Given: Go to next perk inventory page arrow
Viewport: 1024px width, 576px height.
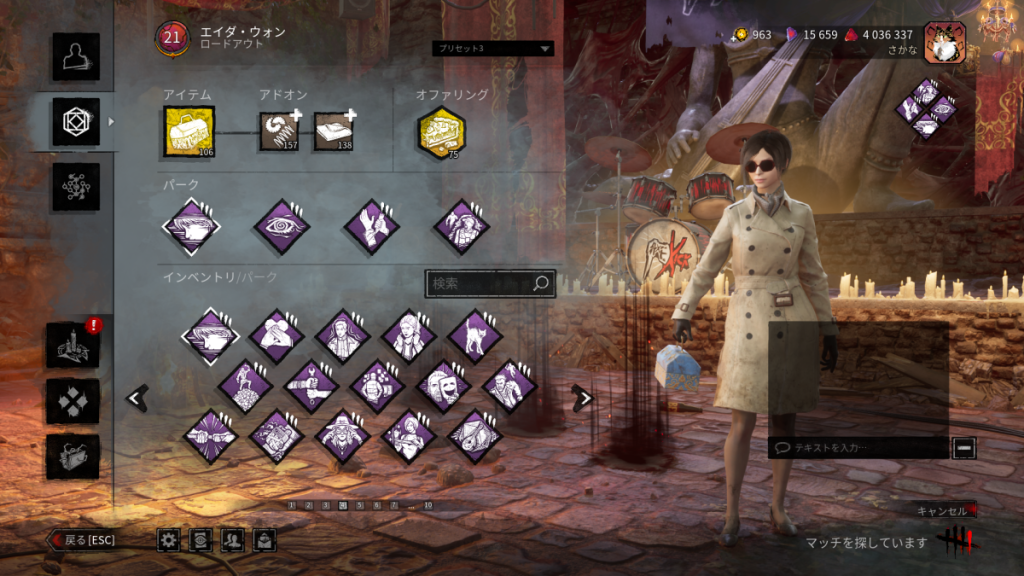Looking at the screenshot, I should click(583, 398).
